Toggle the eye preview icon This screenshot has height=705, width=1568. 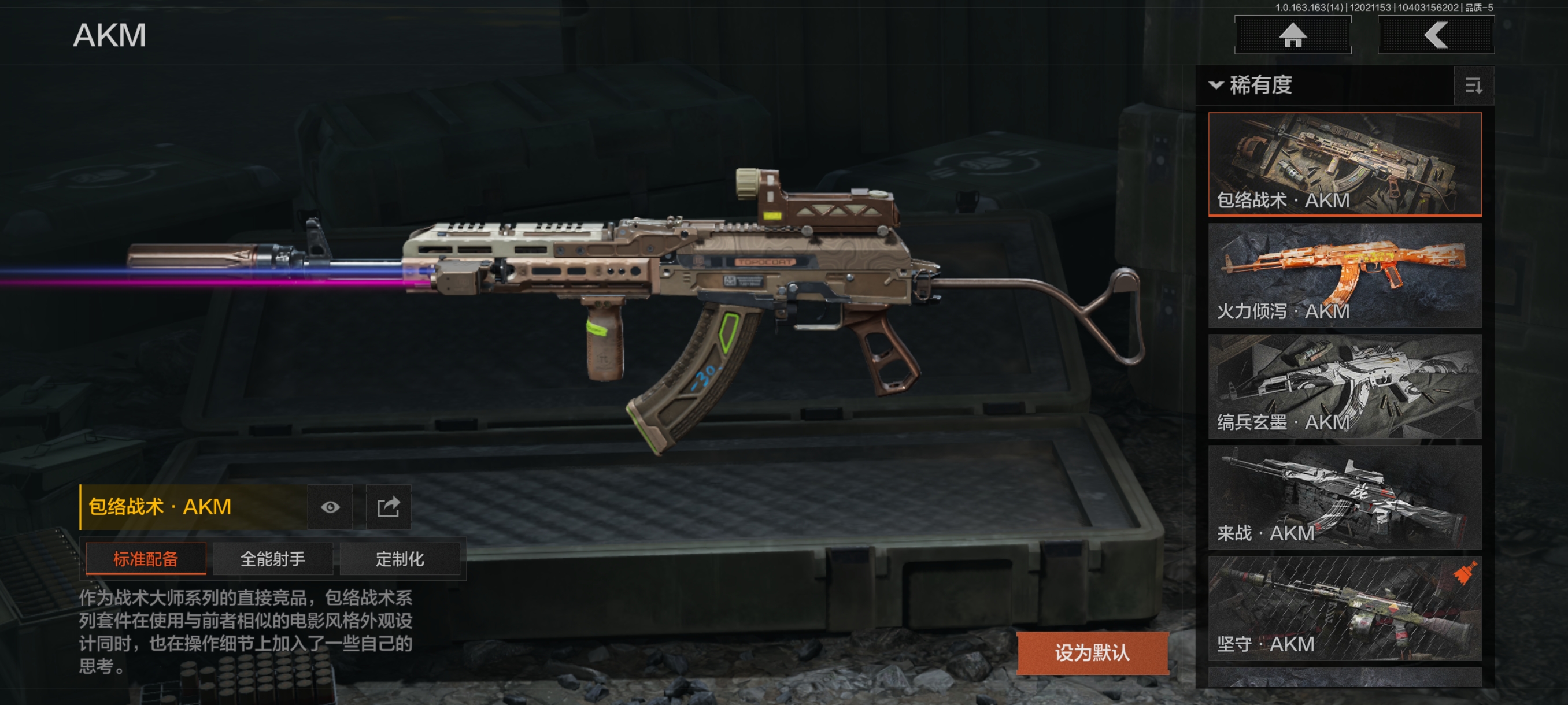330,507
